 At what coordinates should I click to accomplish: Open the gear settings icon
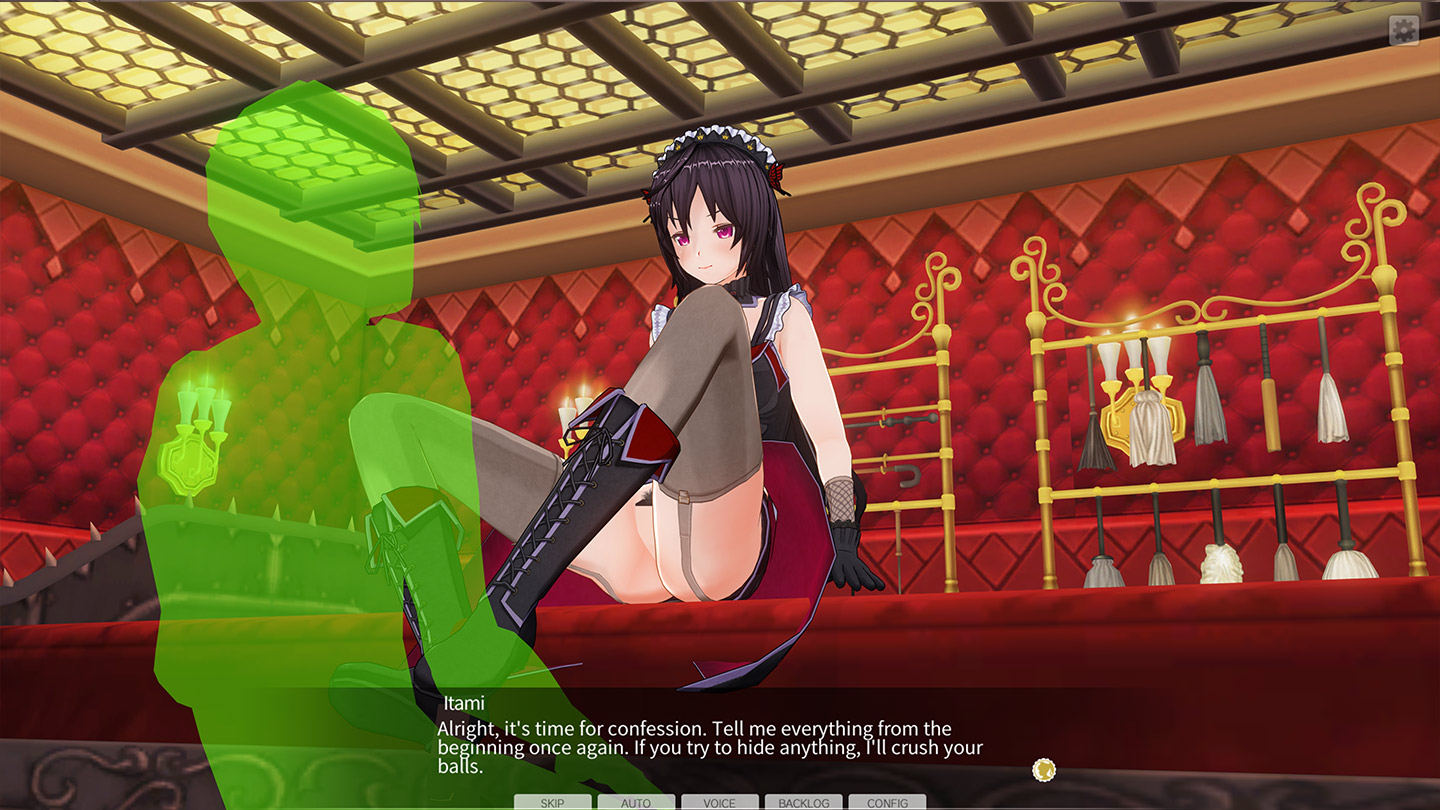tap(1404, 30)
